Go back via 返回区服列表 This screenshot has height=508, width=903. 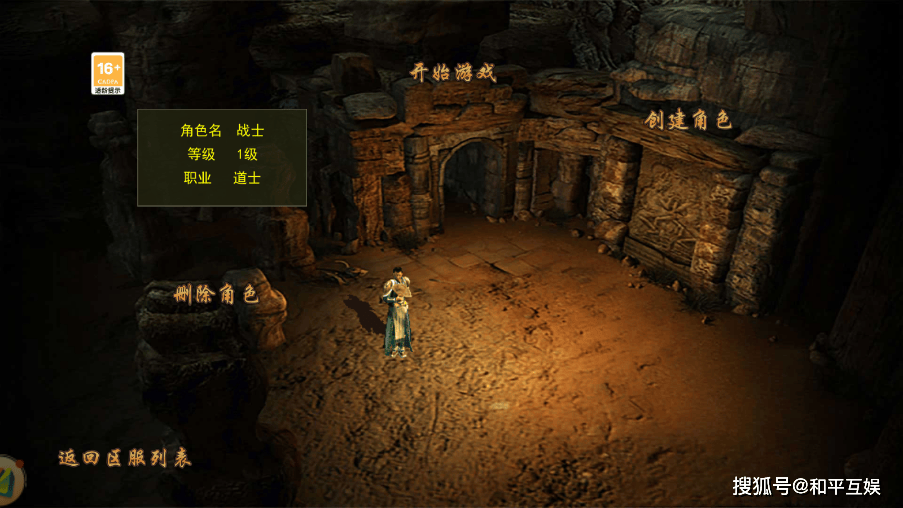(125, 458)
